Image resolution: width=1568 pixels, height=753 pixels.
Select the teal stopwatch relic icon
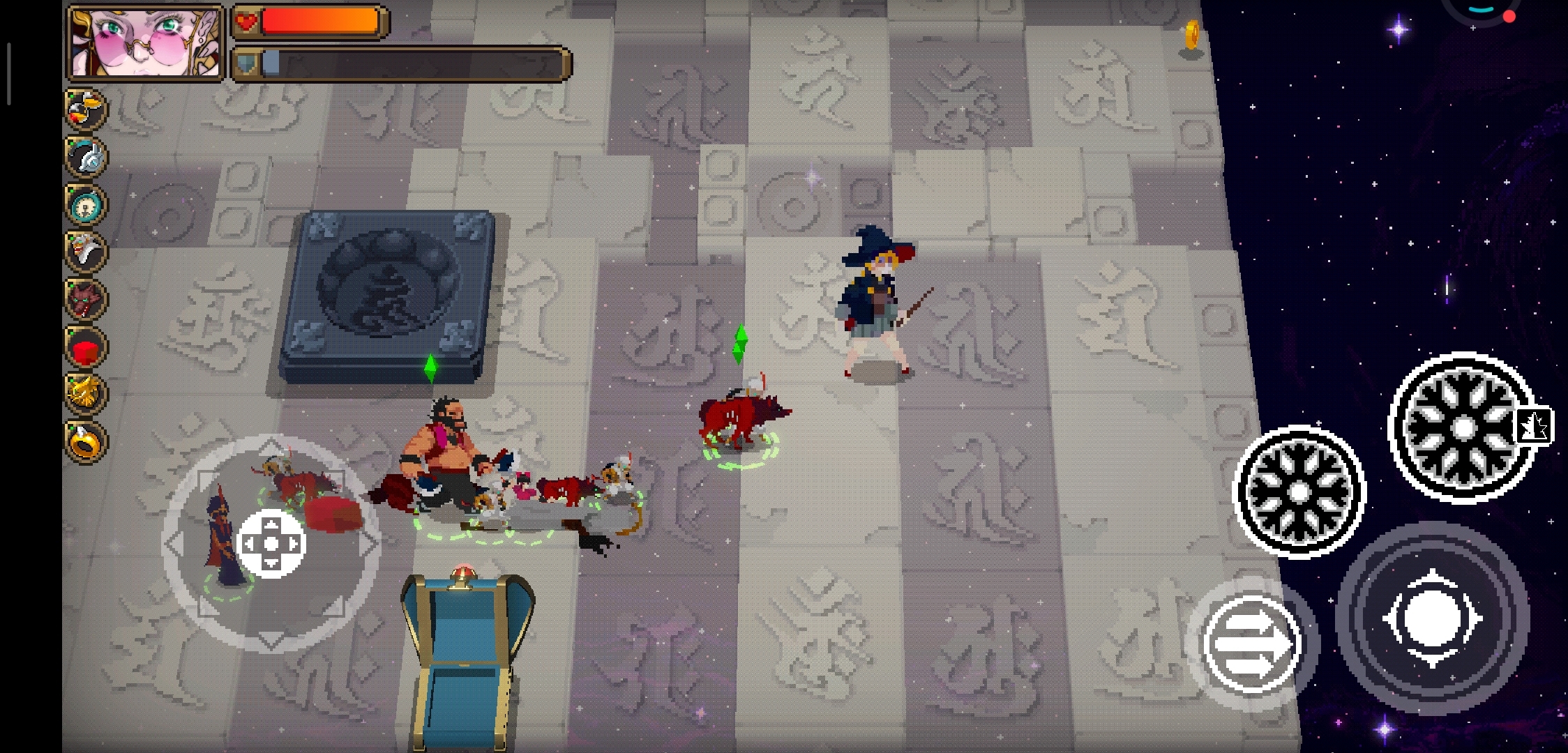[86, 204]
